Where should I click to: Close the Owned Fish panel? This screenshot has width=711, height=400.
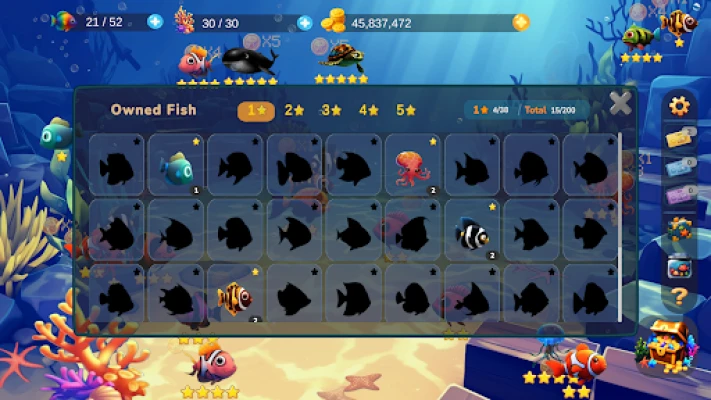tap(620, 103)
